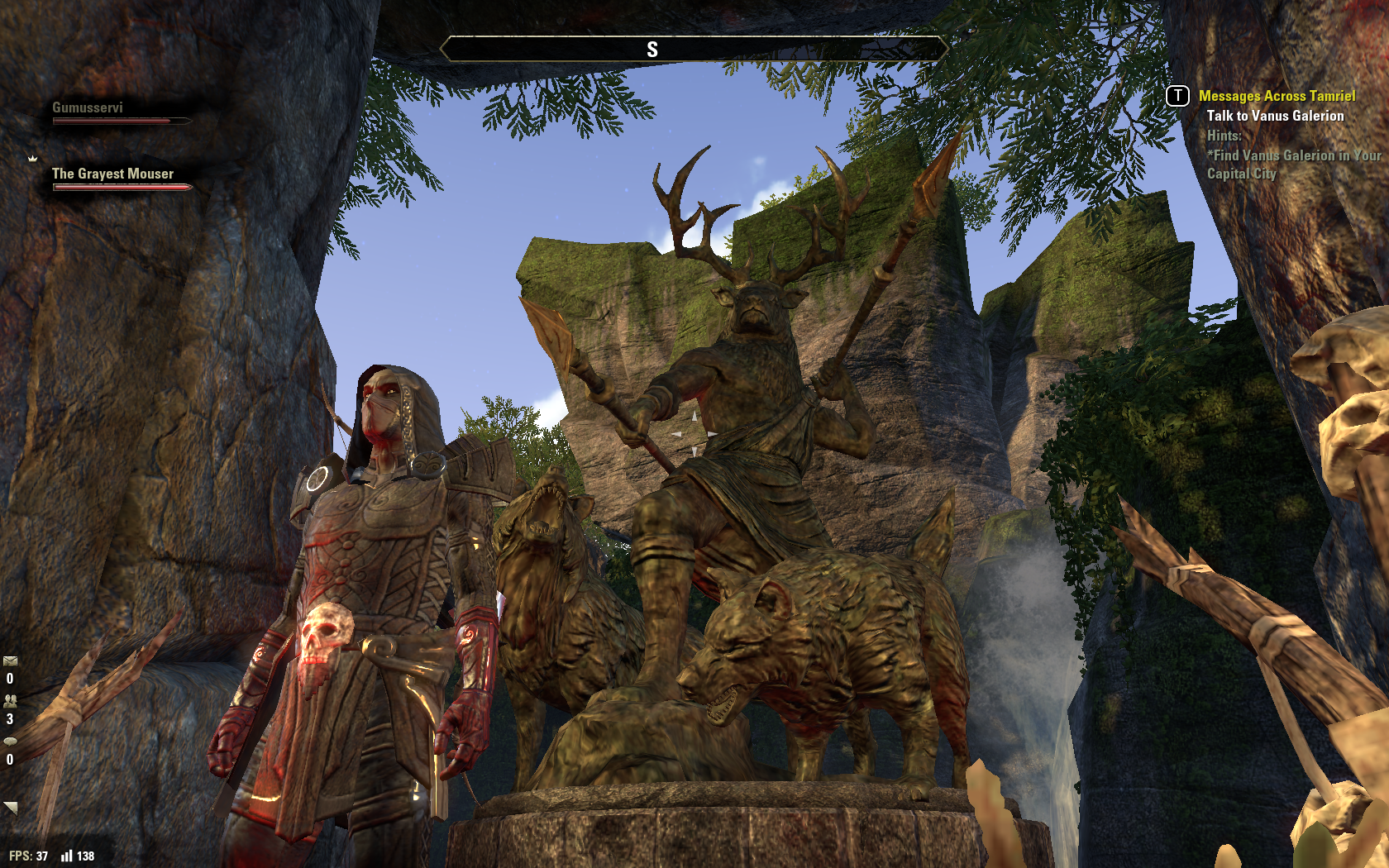The width and height of the screenshot is (1389, 868).
Task: Expand the minimized chat window arrow
Action: [11, 807]
